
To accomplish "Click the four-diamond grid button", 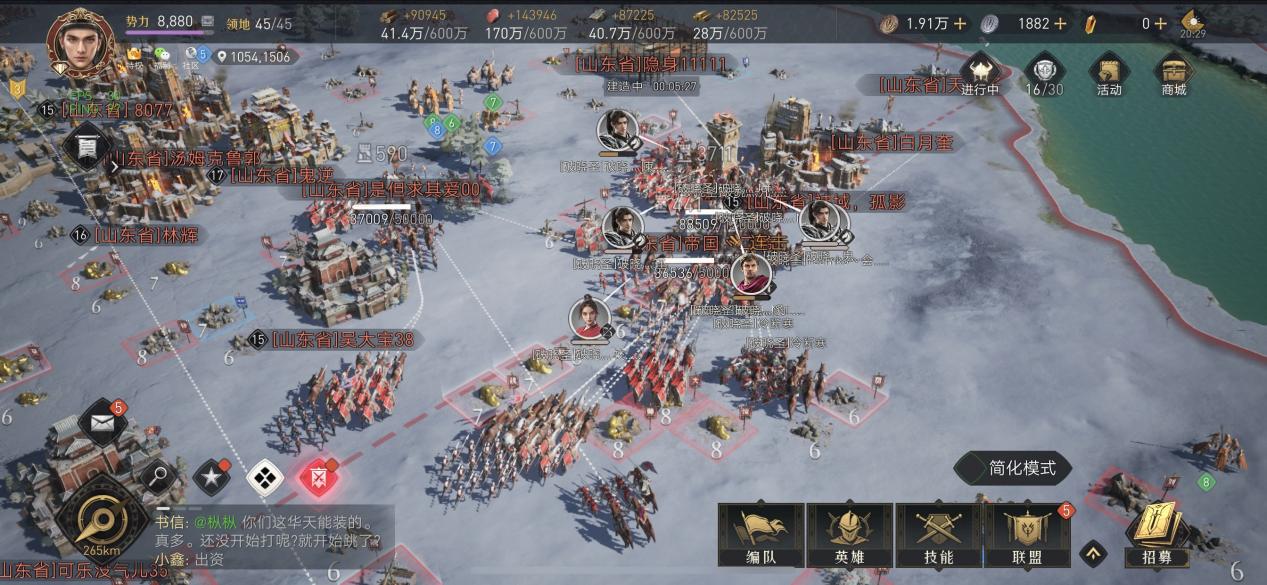I will (264, 478).
